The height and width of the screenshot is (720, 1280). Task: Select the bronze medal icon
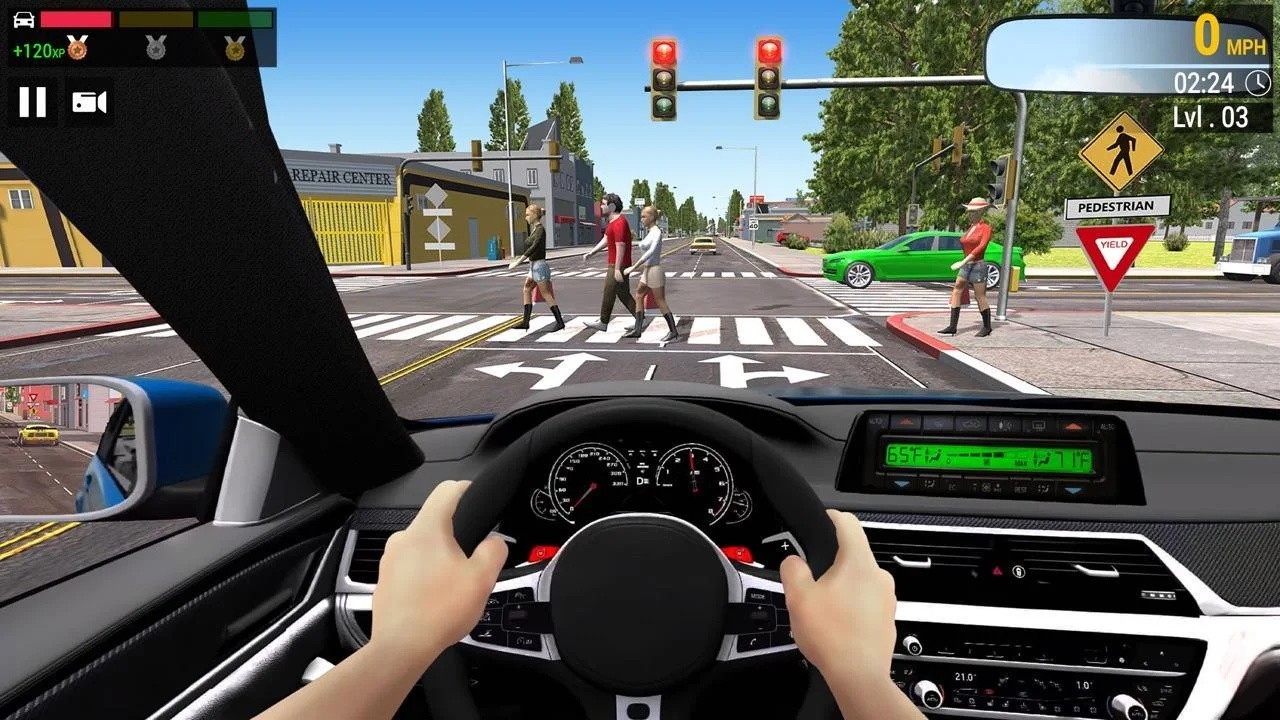(77, 49)
